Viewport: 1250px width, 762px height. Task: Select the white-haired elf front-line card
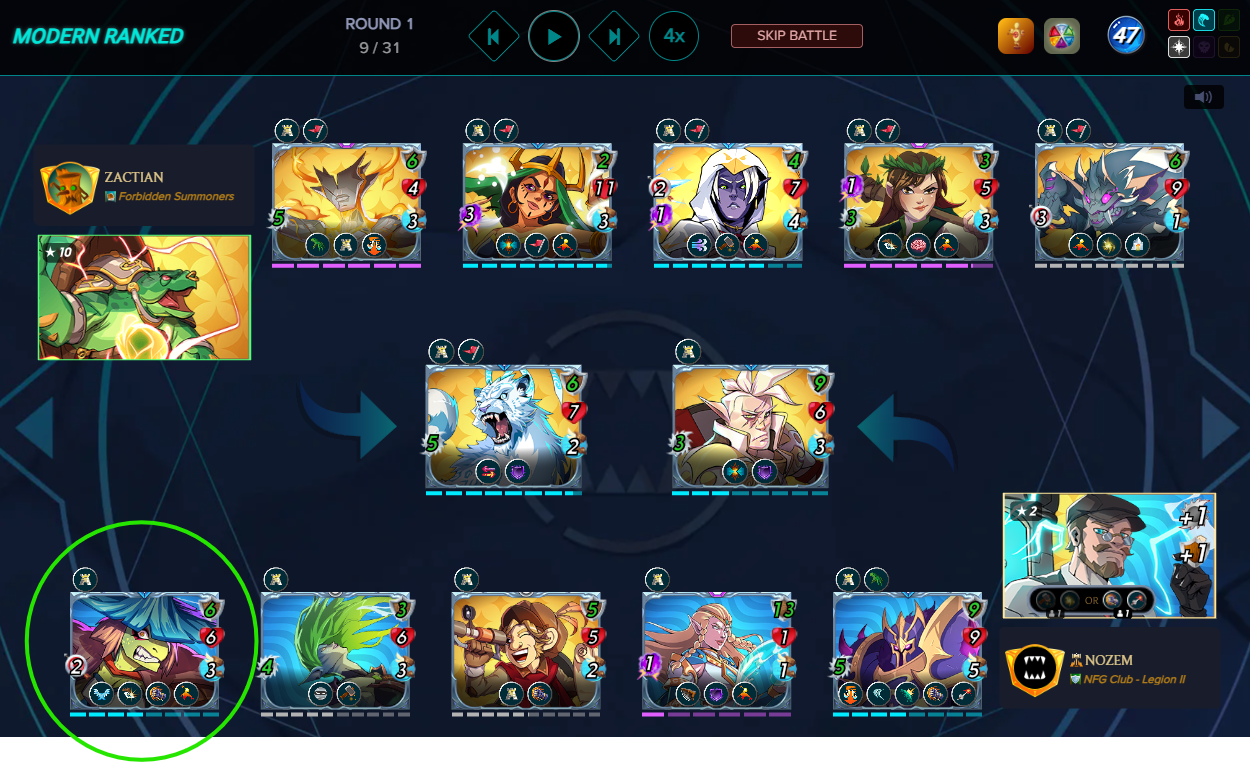750,426
